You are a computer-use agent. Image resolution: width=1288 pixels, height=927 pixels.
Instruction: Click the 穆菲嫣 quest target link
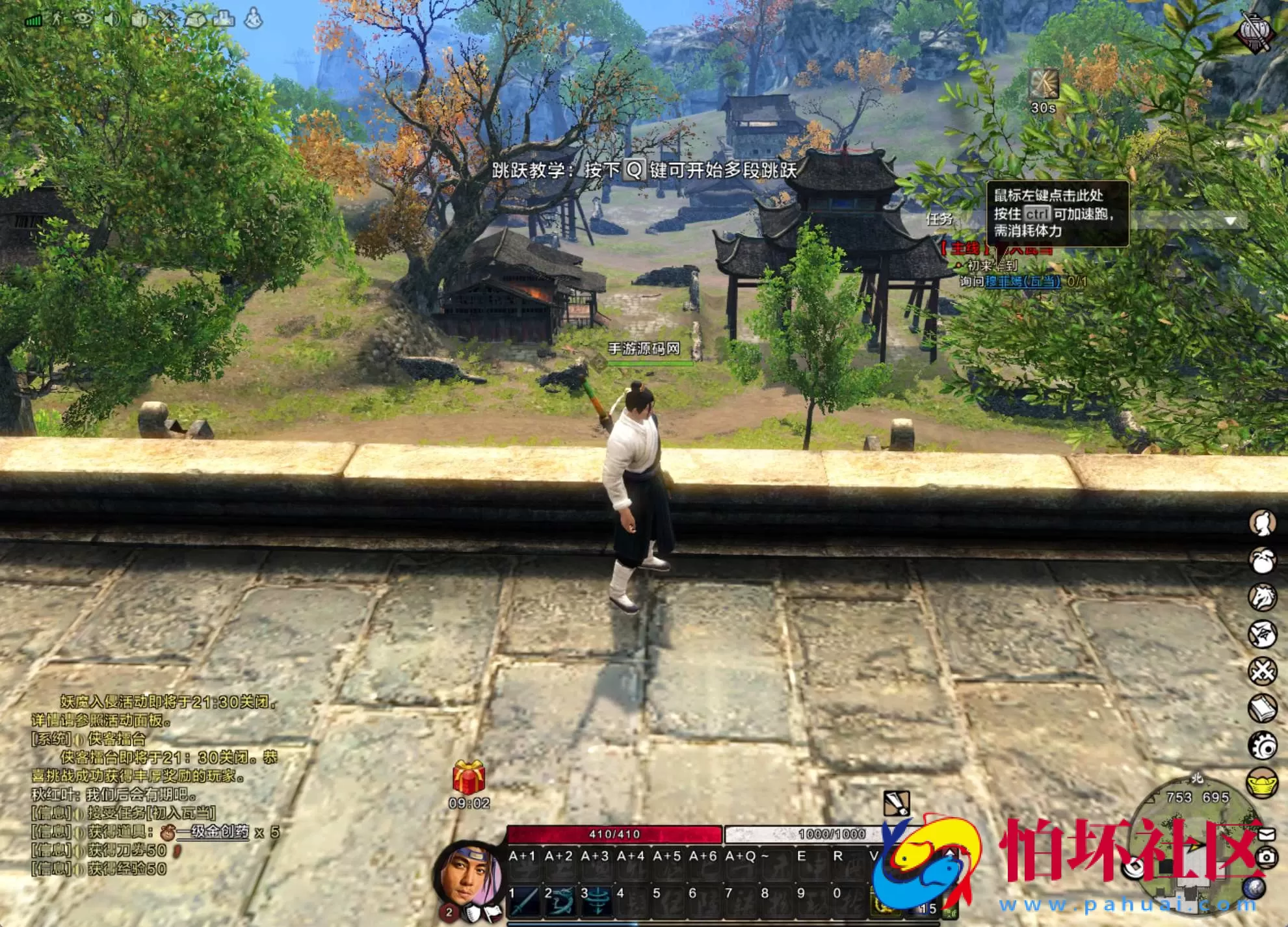tap(1022, 281)
